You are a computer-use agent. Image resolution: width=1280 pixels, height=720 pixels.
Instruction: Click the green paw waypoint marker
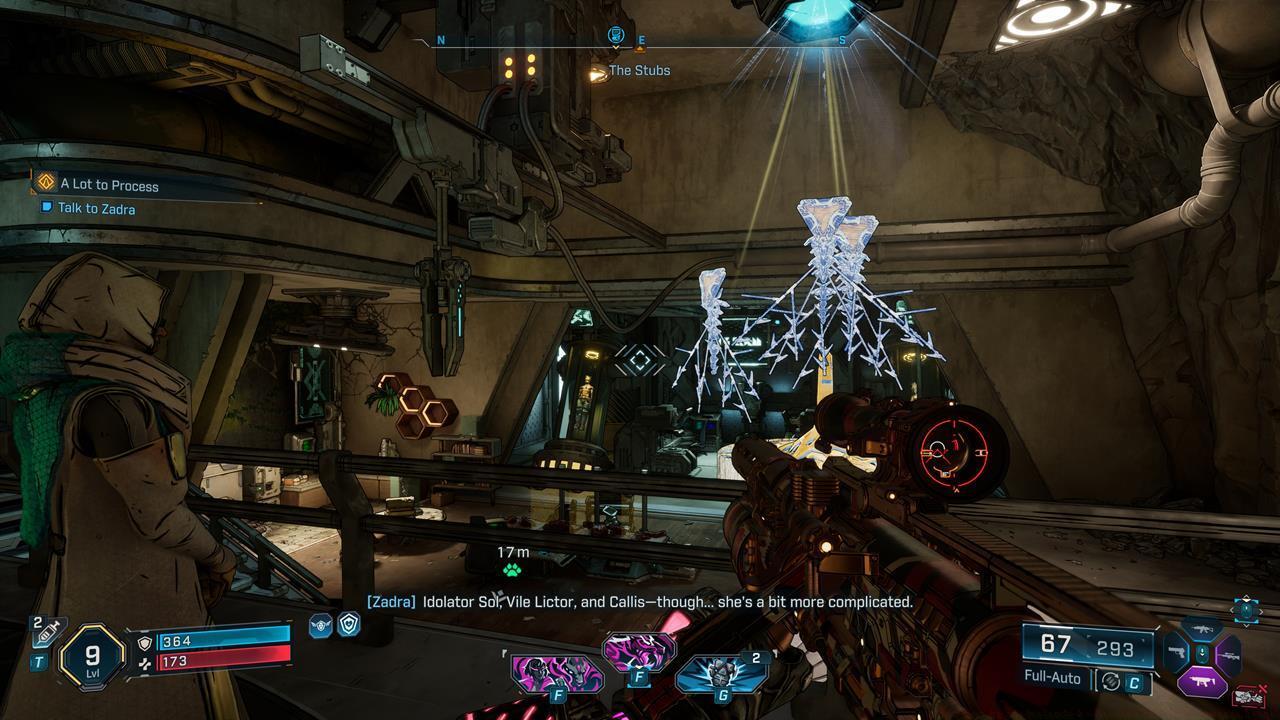click(512, 571)
